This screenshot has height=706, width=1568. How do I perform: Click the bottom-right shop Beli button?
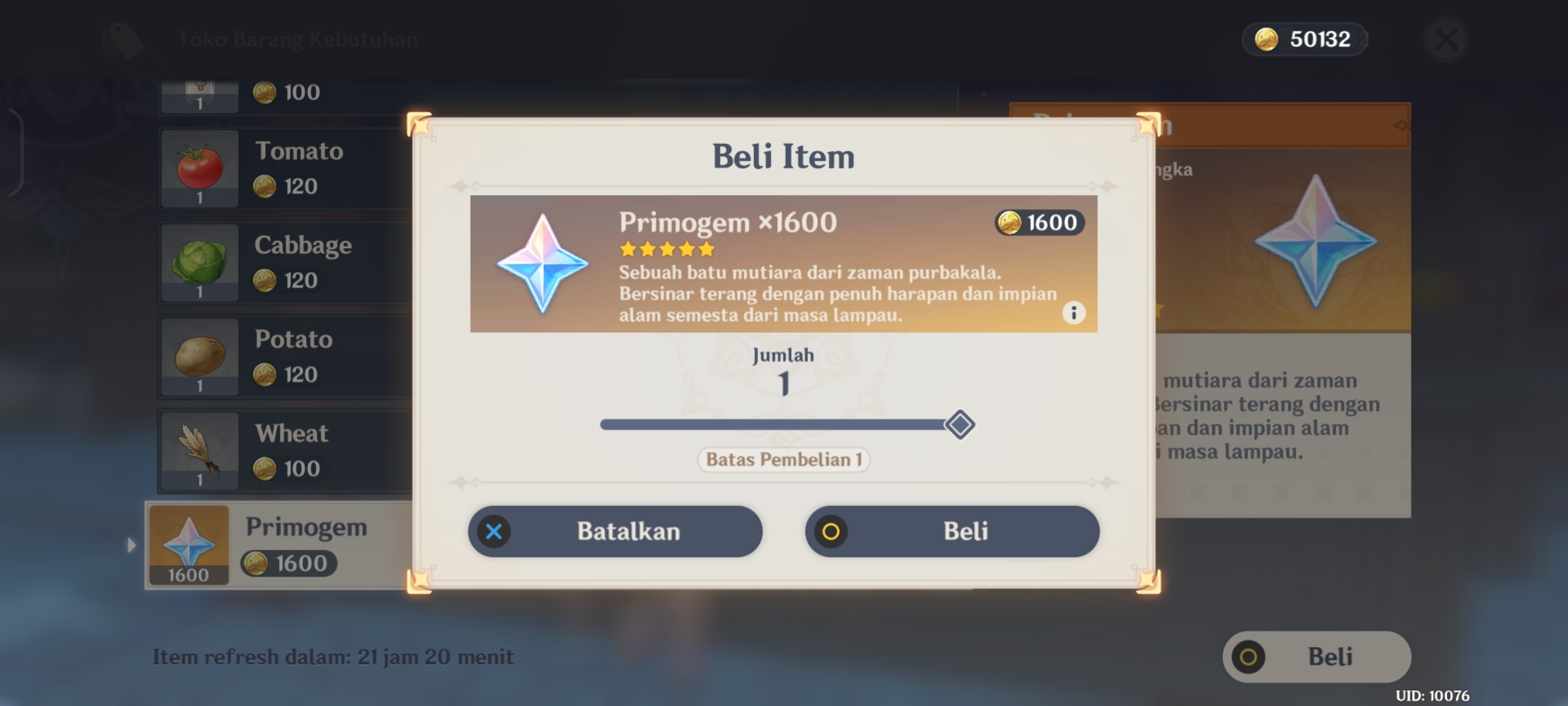(x=1316, y=657)
